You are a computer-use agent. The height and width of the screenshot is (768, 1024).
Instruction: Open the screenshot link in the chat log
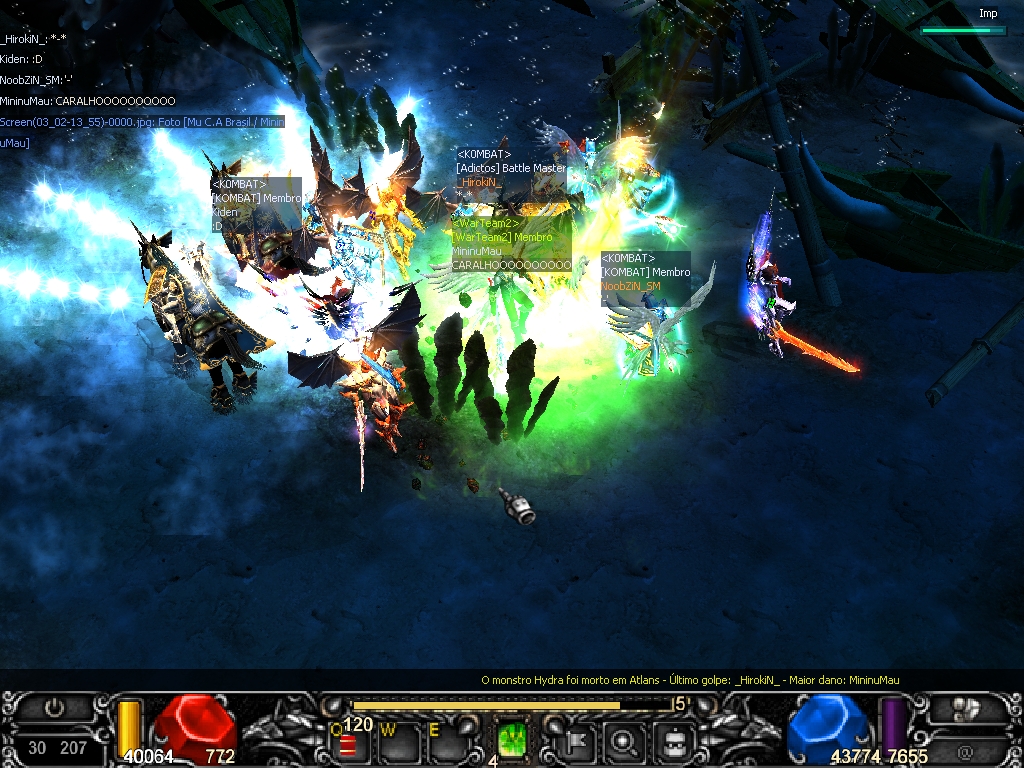click(x=142, y=122)
